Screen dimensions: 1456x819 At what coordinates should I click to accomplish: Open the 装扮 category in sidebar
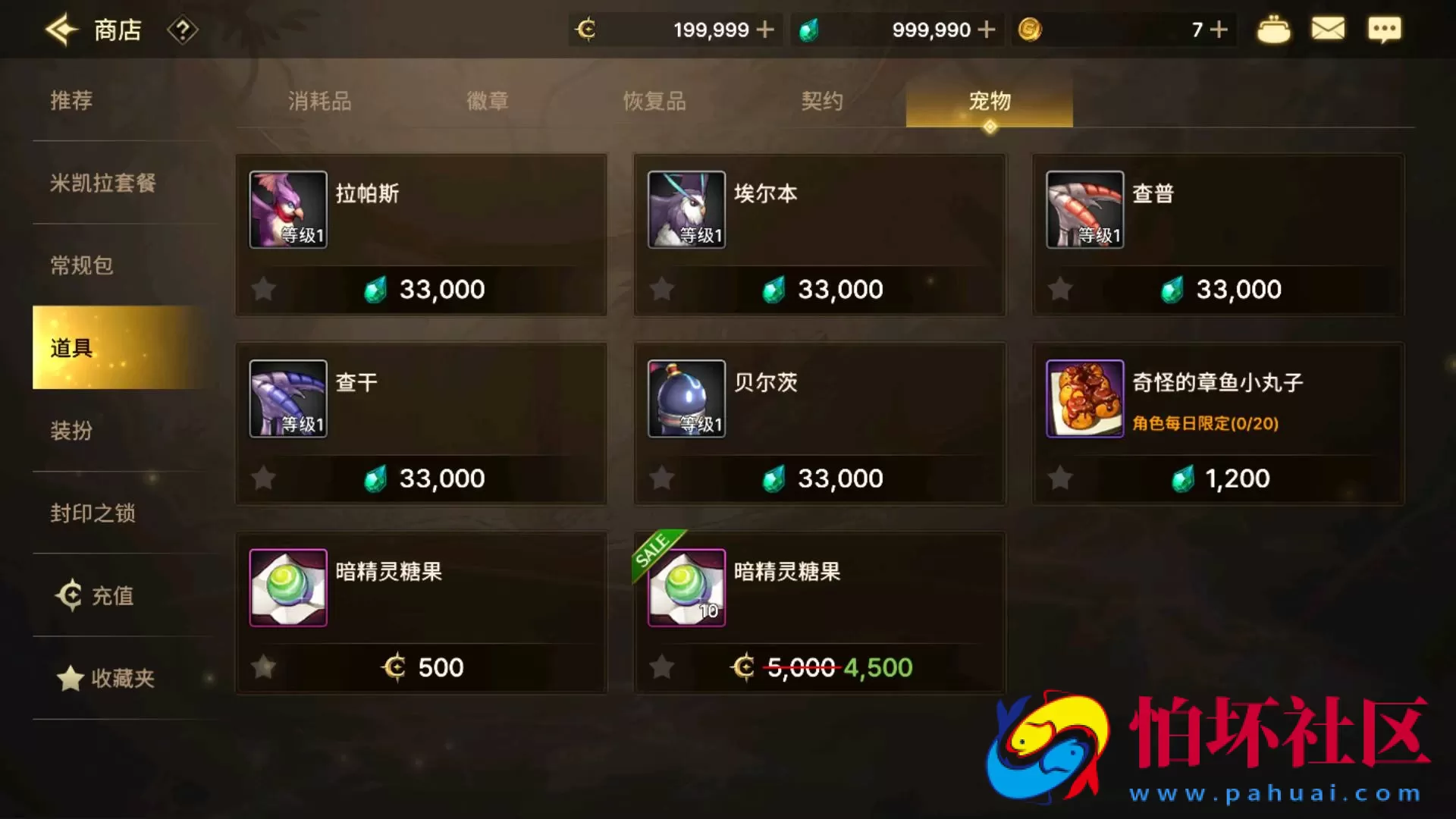pyautogui.click(x=71, y=431)
